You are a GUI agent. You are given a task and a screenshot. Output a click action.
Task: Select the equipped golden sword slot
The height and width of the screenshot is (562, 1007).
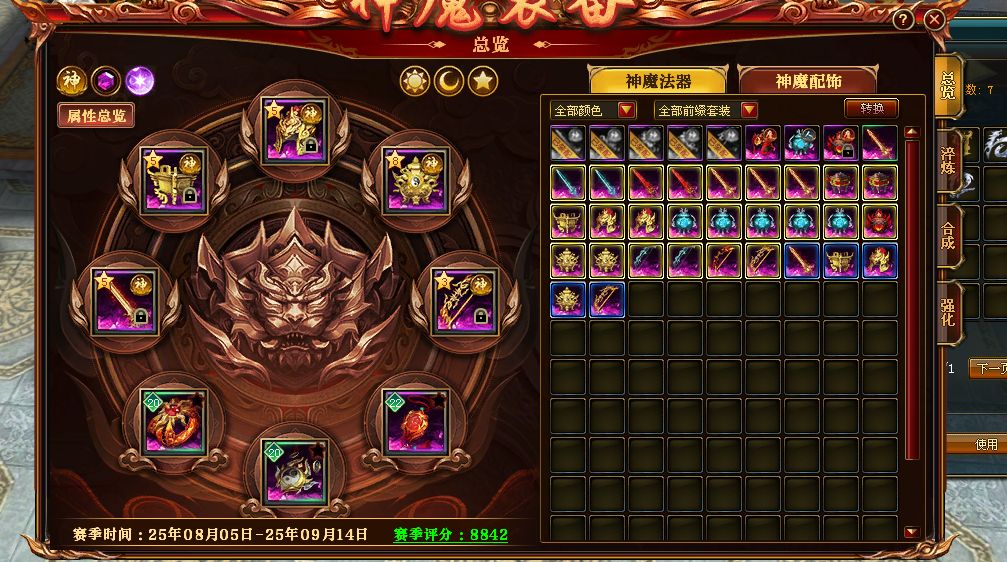(x=121, y=300)
